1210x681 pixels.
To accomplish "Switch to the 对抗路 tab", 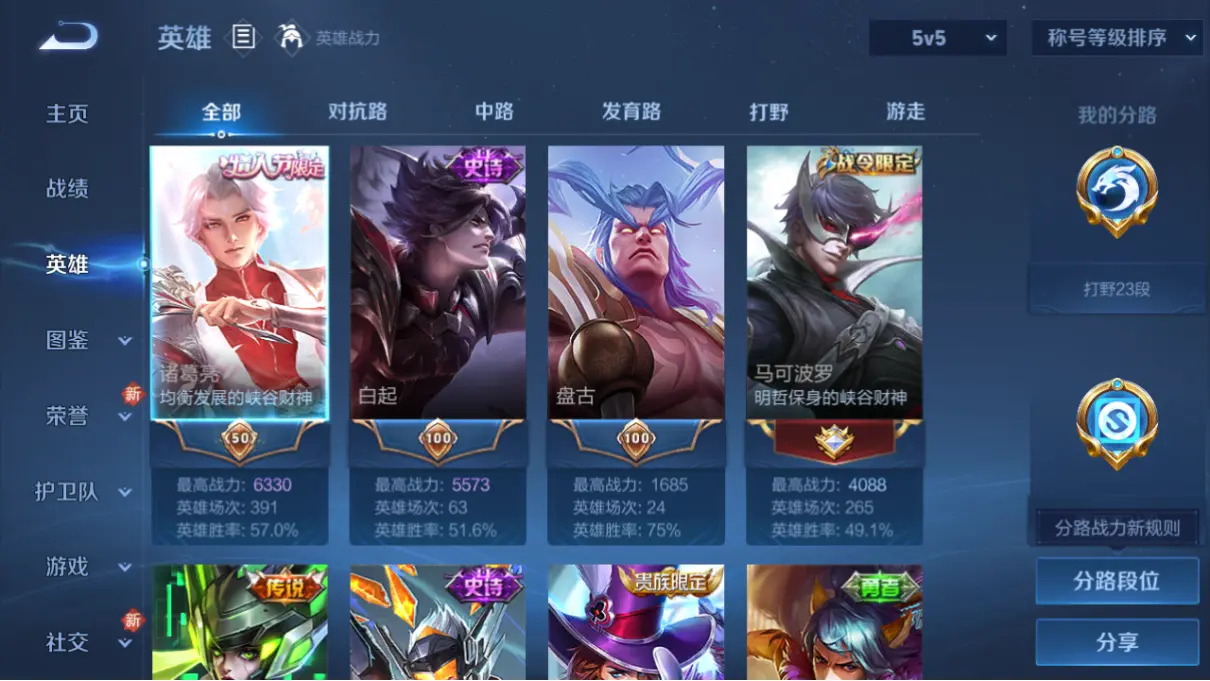I will 357,112.
